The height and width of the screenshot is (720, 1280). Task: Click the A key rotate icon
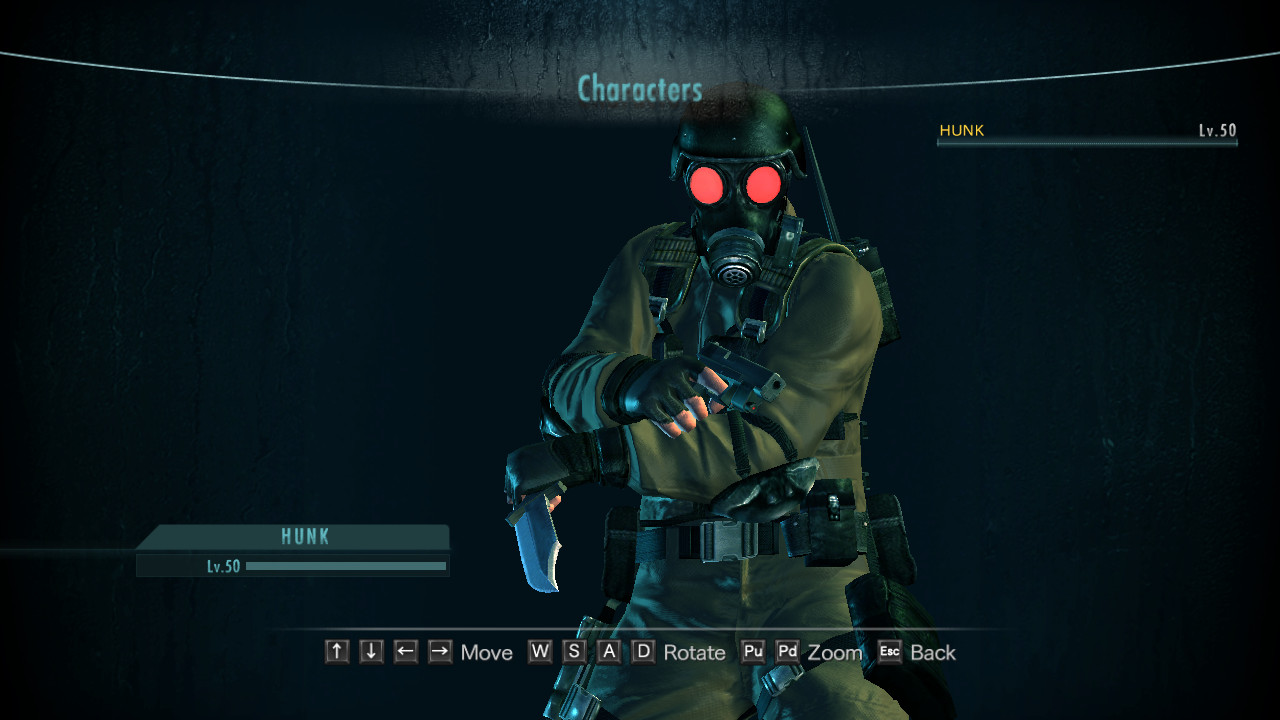[607, 652]
